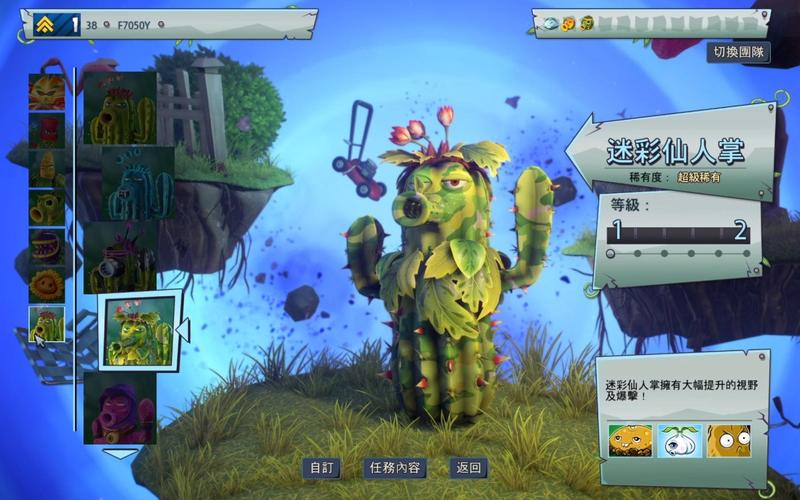Viewport: 800px width, 500px height.
Task: Select the Sunflower class icon
Action: (x=47, y=286)
